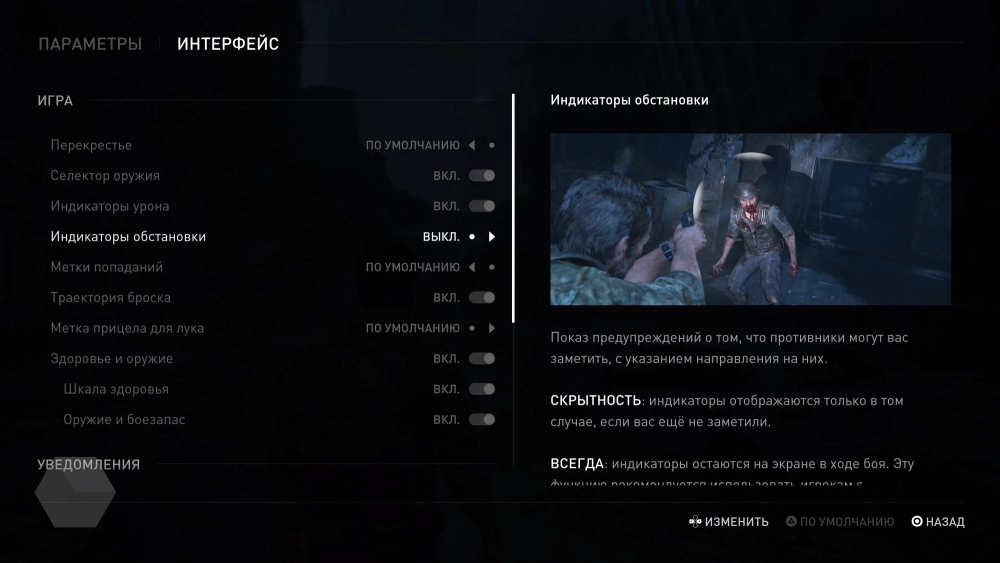Click the ИЗМЕНИТЬ button
1000x563 pixels.
[728, 522]
